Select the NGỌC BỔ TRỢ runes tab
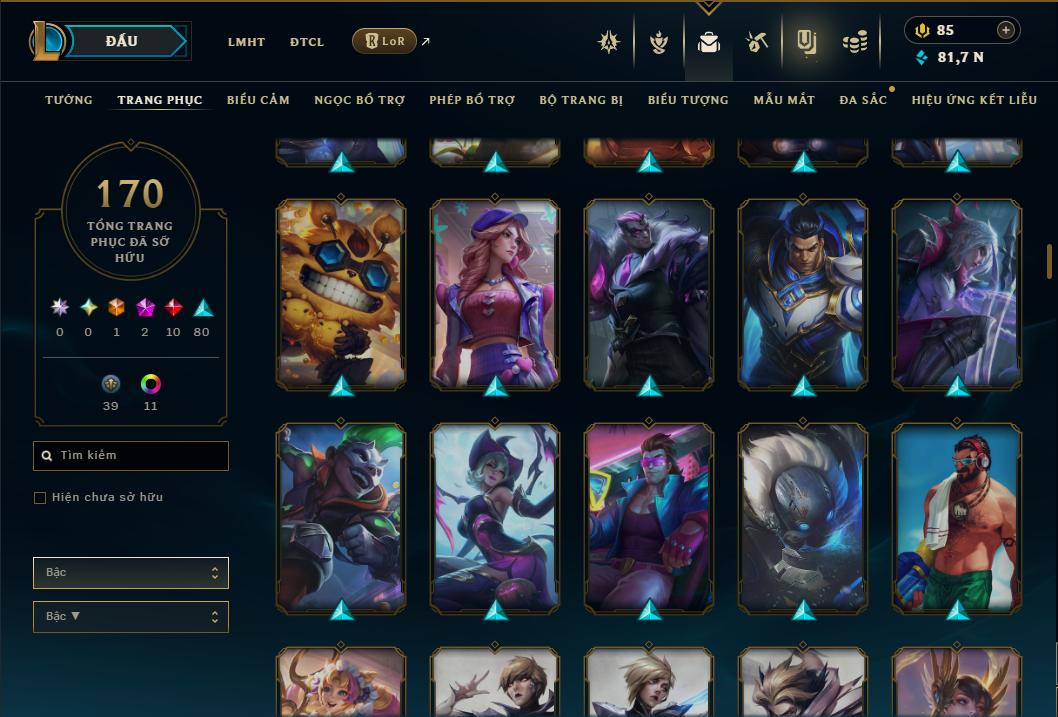 point(359,100)
